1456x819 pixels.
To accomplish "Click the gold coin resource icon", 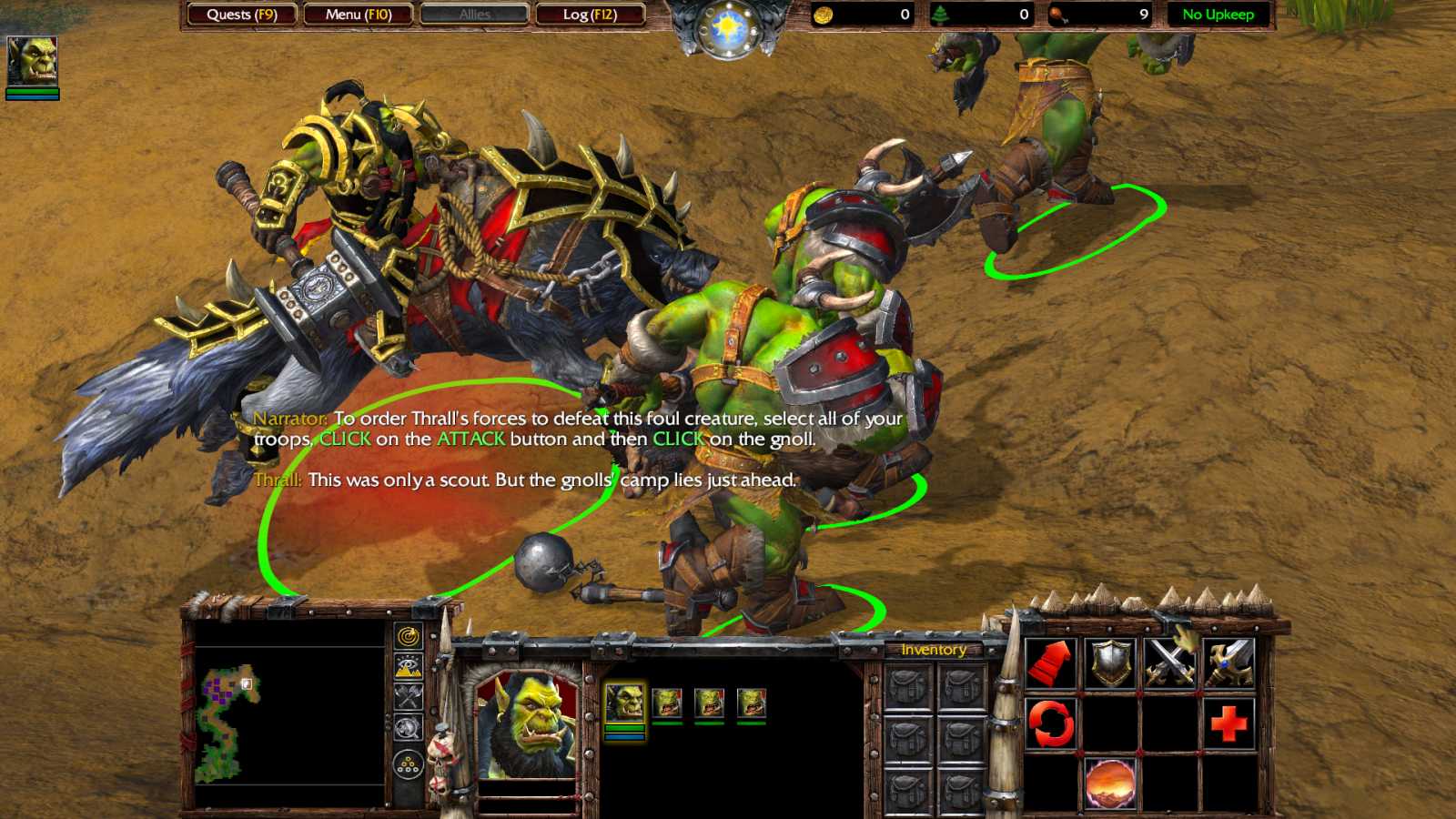I will 822,15.
